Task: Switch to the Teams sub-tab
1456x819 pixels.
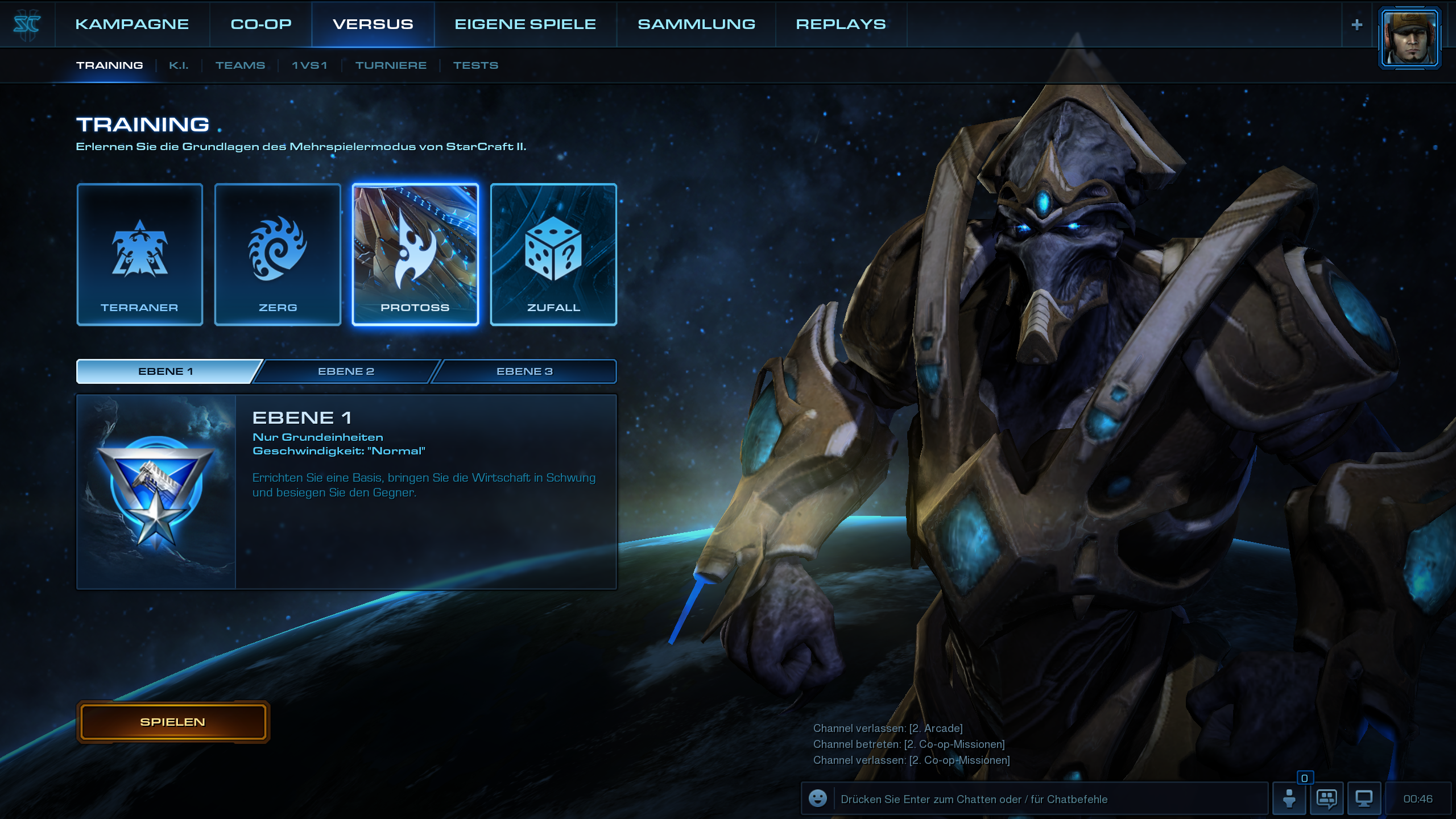Action: (x=240, y=65)
